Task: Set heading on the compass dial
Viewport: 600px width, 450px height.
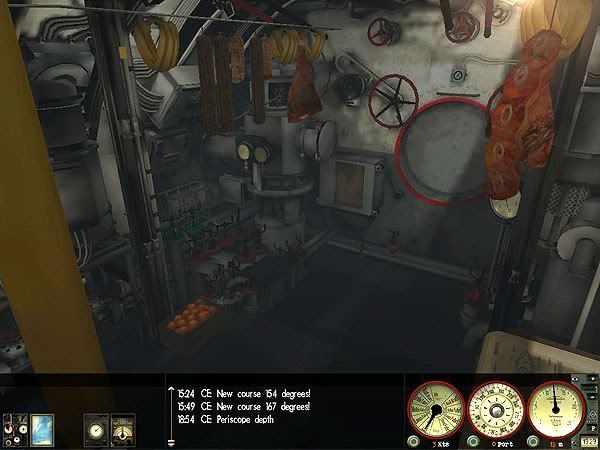Action: tap(497, 409)
